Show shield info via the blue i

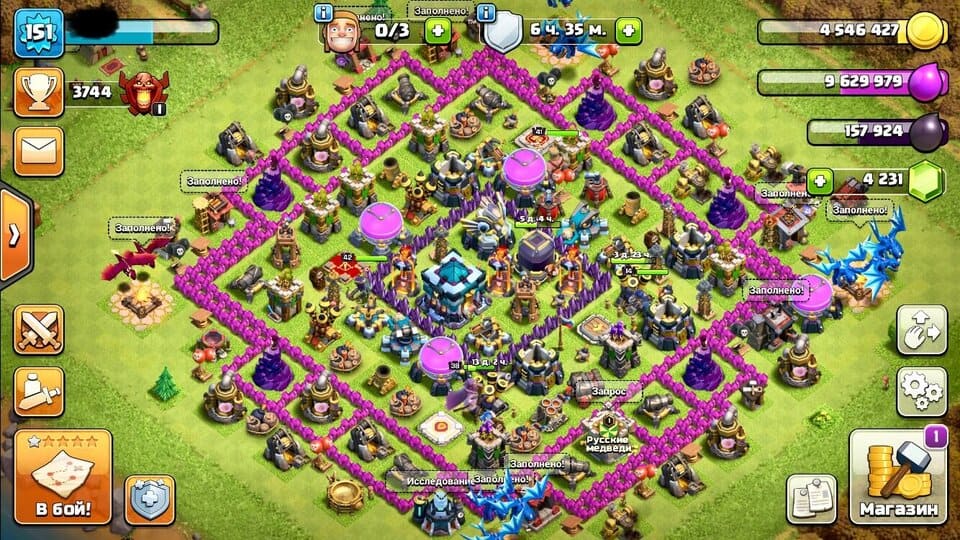[x=487, y=12]
